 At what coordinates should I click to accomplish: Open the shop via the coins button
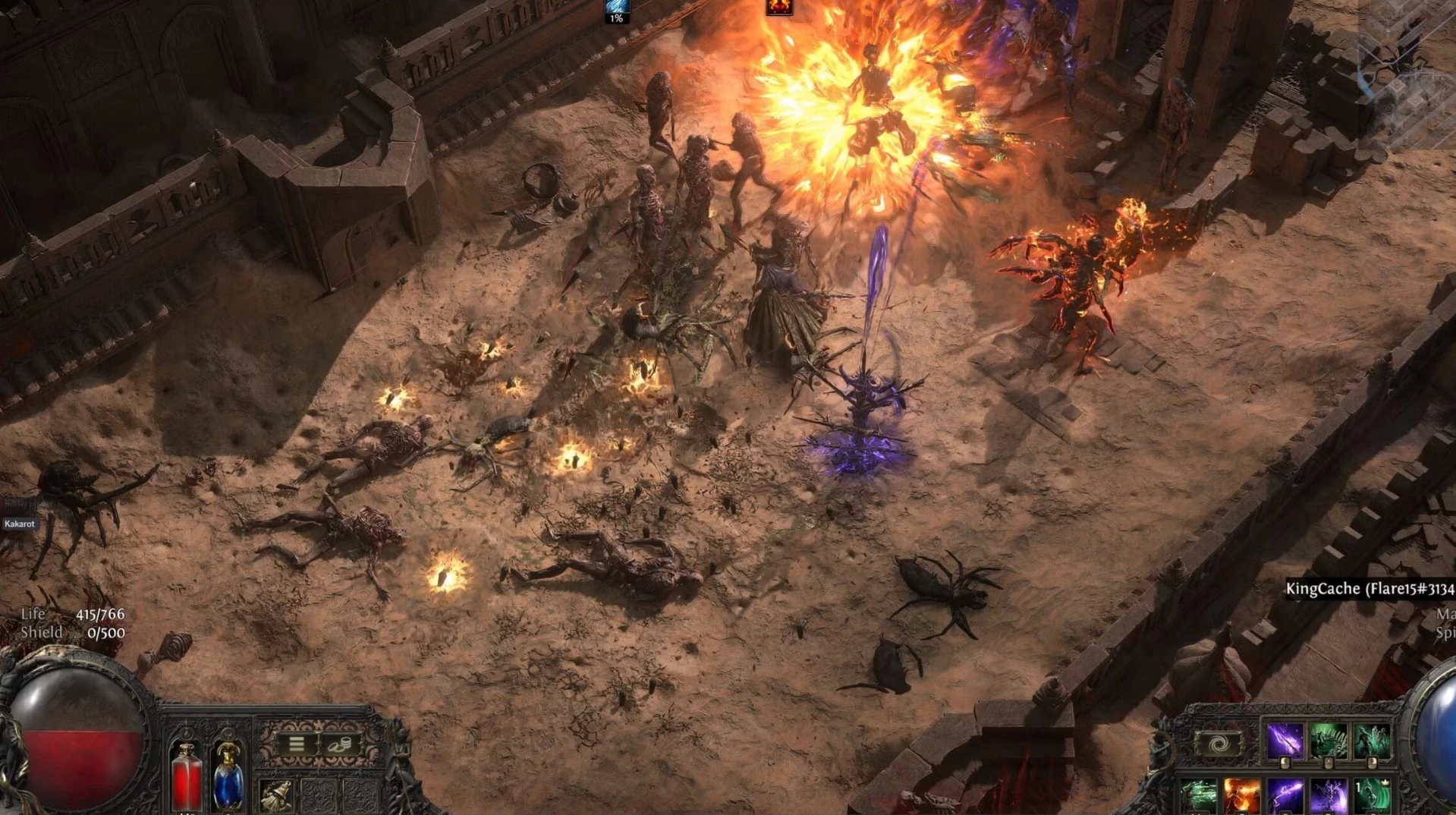pos(341,744)
